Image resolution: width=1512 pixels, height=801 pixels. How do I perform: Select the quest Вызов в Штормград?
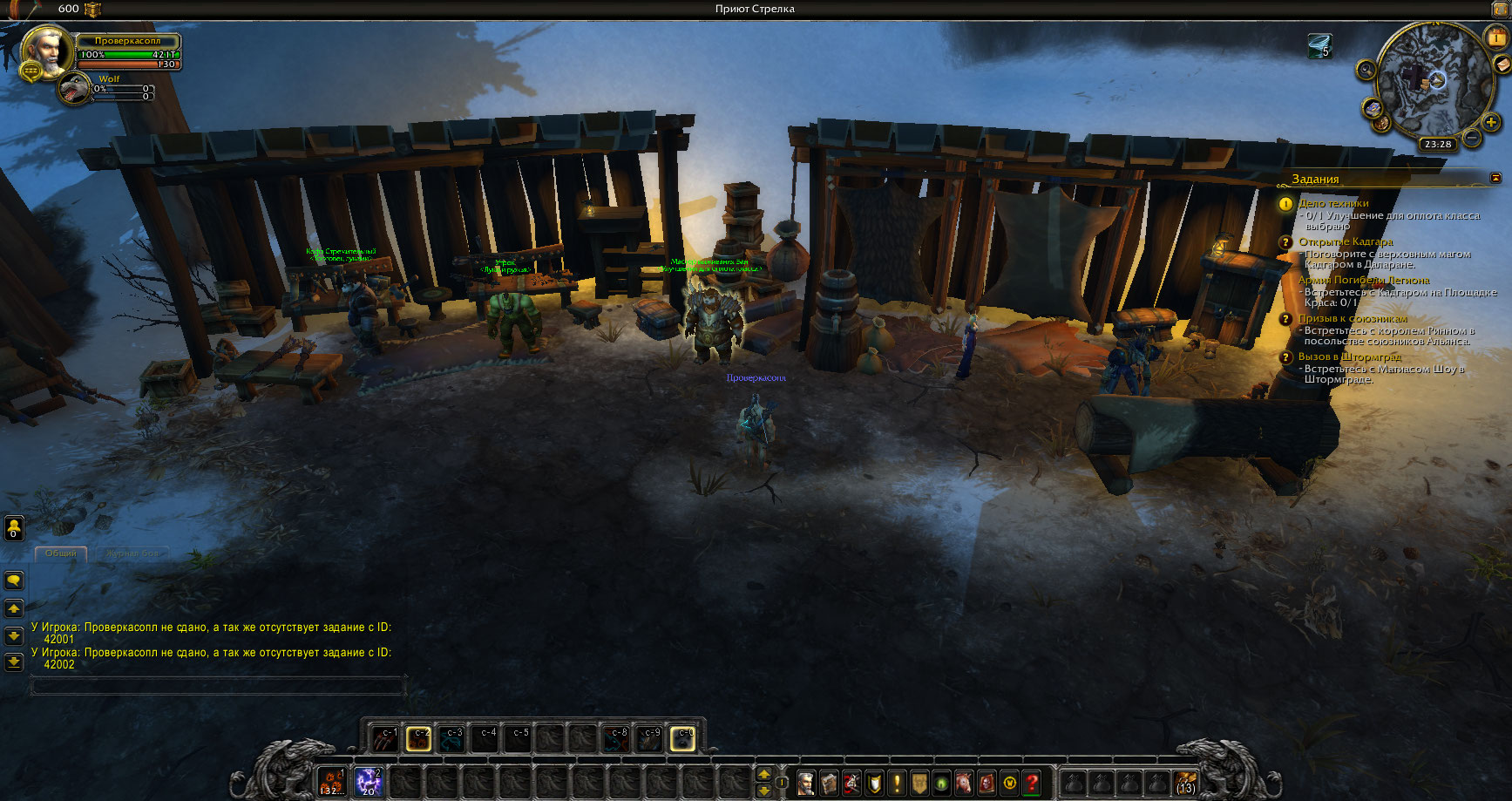(1349, 356)
